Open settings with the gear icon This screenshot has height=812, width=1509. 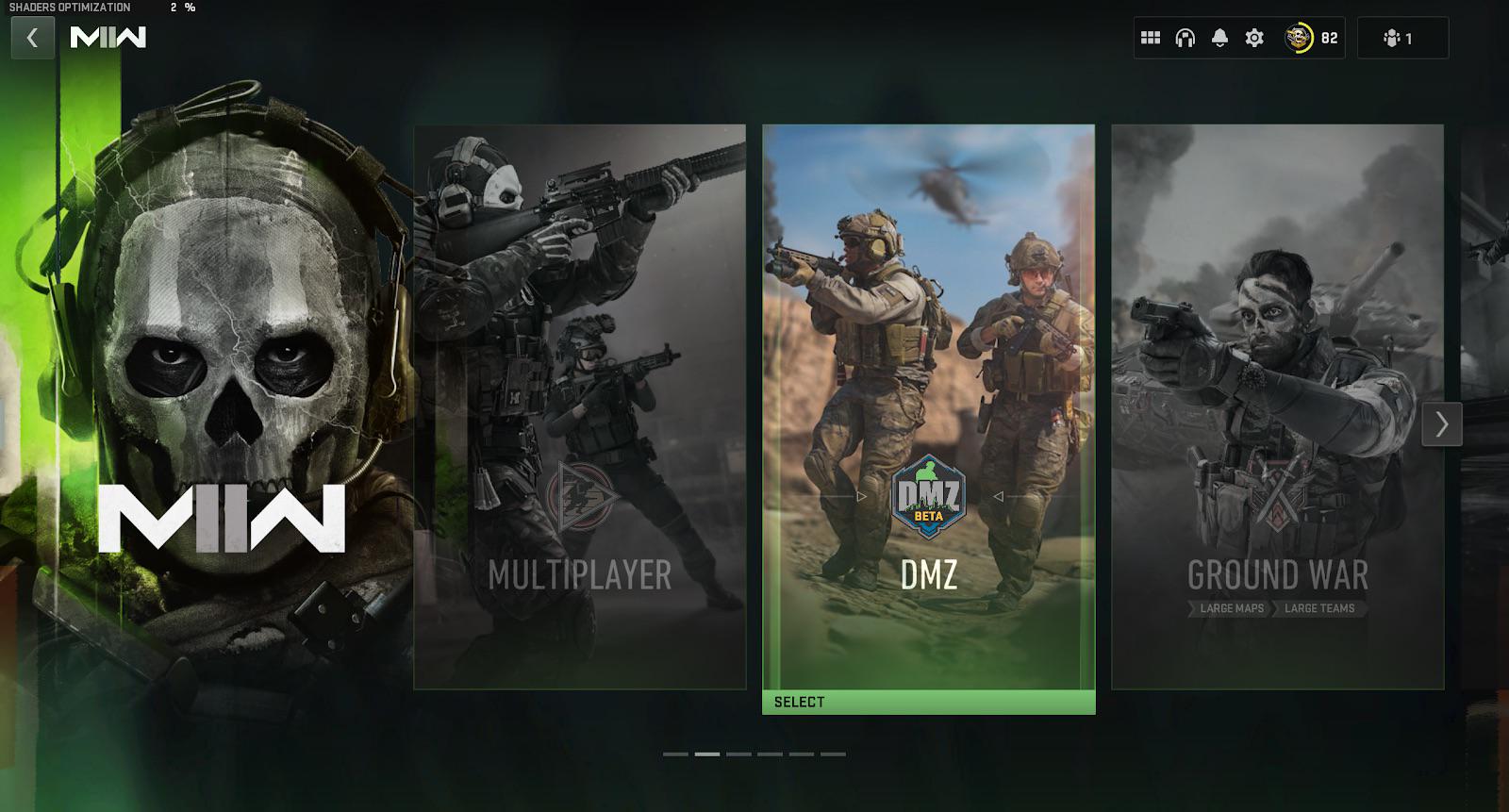click(1252, 38)
